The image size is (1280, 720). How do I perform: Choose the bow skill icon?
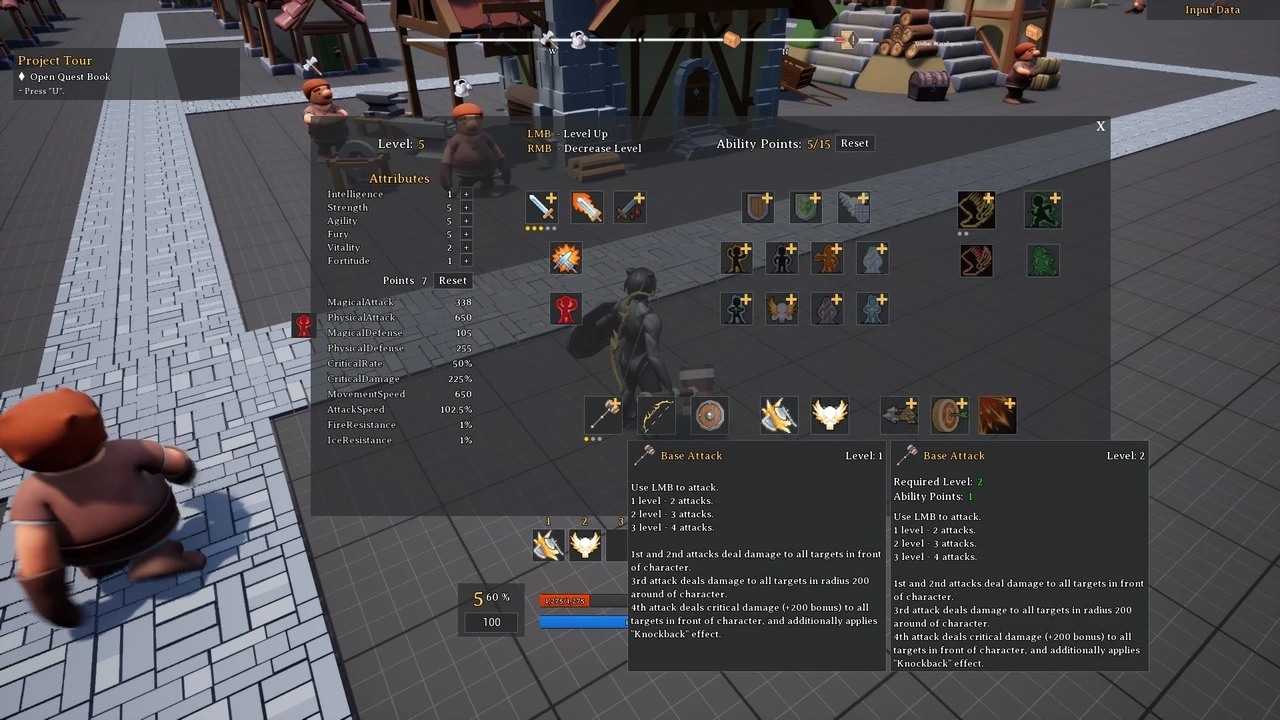click(657, 414)
